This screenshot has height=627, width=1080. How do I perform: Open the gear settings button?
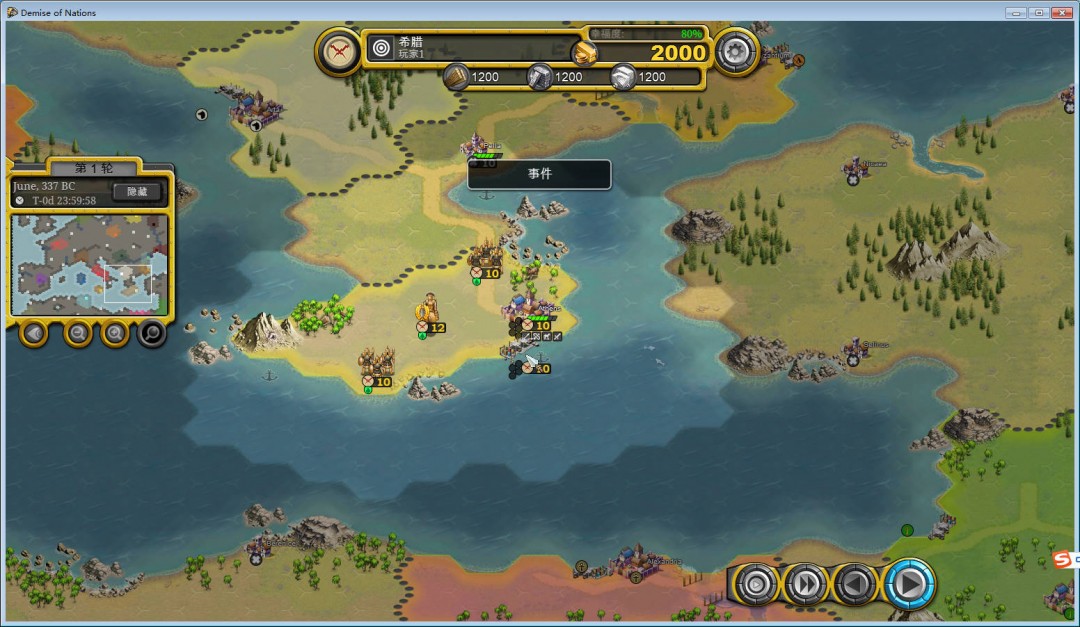[737, 49]
